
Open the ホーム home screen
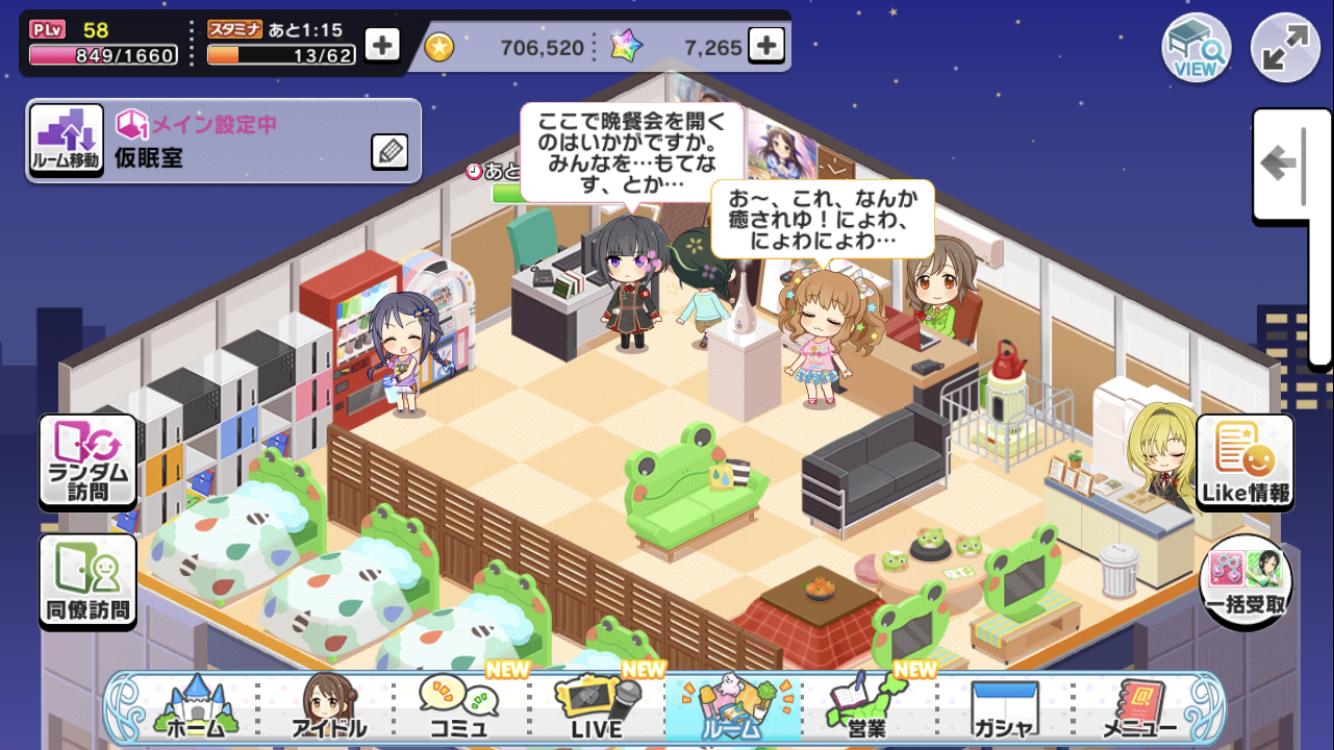click(194, 709)
